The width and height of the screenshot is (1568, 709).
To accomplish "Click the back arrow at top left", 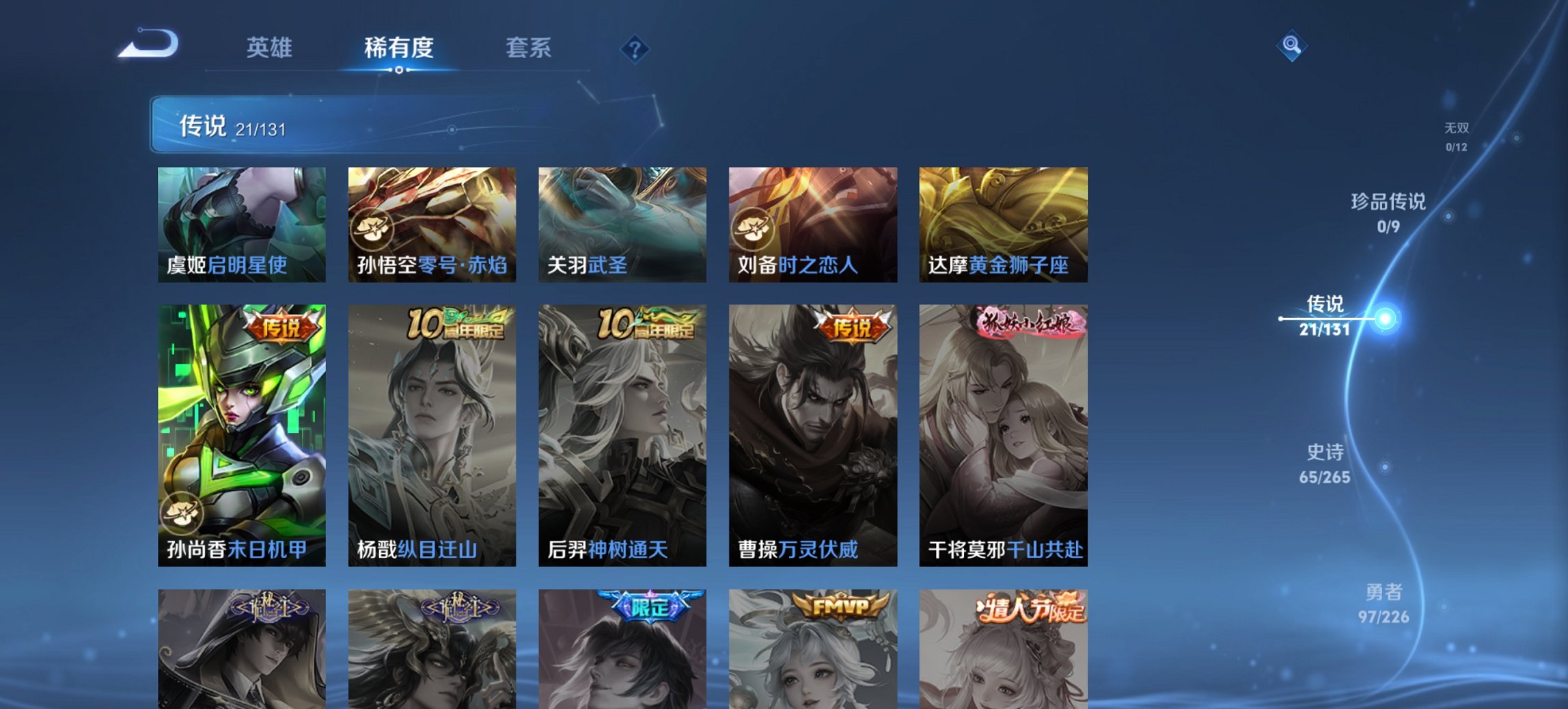I will [149, 42].
